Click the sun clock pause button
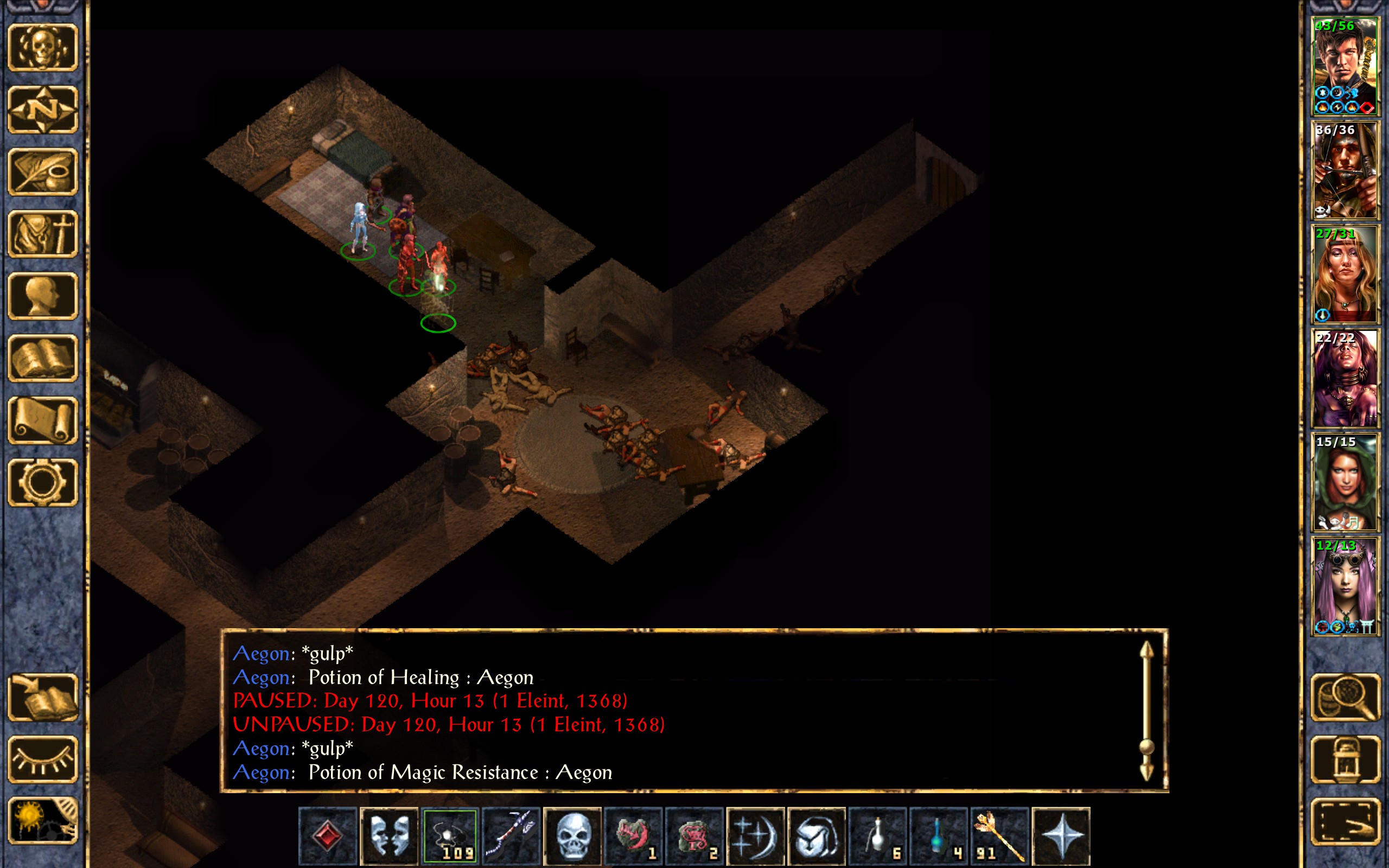1389x868 pixels. point(43,821)
